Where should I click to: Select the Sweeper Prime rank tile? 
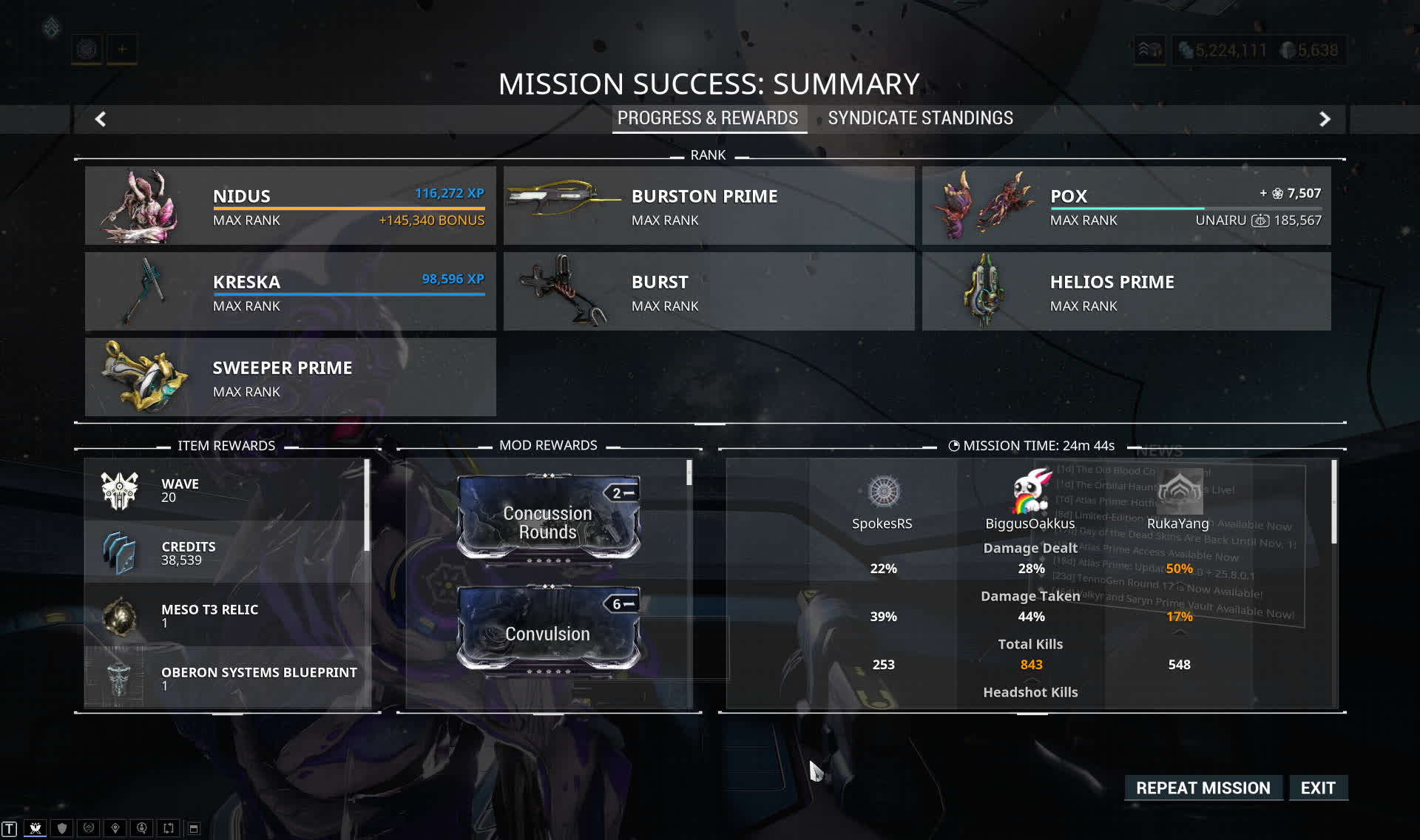(290, 377)
